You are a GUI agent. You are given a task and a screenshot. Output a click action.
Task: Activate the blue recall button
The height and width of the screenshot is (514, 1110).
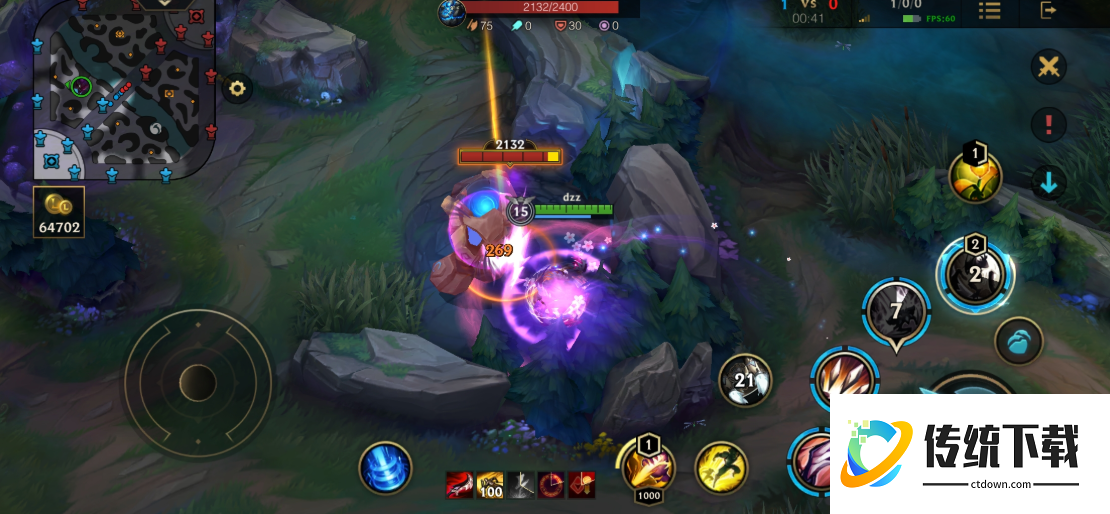[x=385, y=467]
